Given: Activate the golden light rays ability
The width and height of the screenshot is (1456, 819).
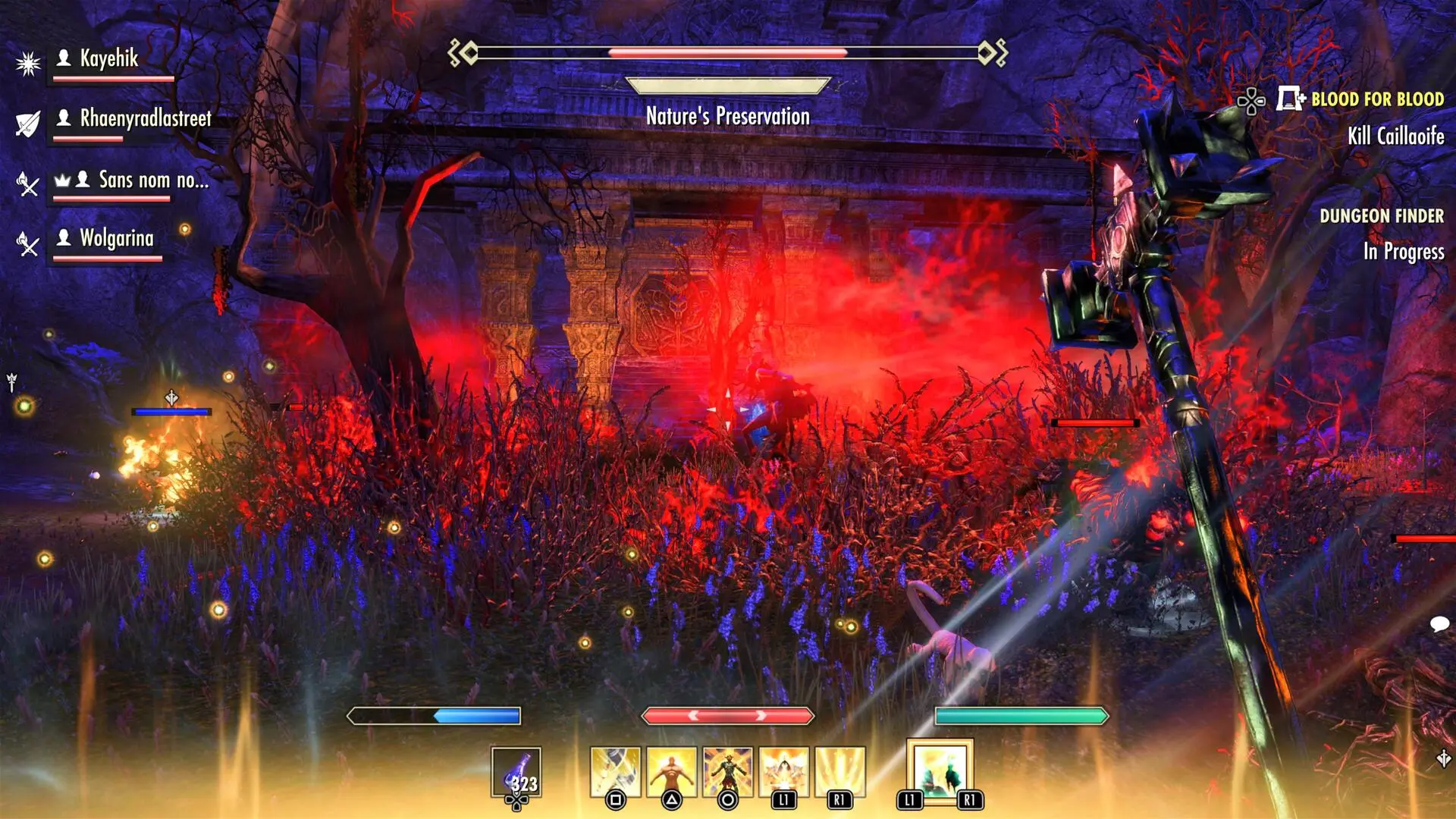Looking at the screenshot, I should 839,772.
